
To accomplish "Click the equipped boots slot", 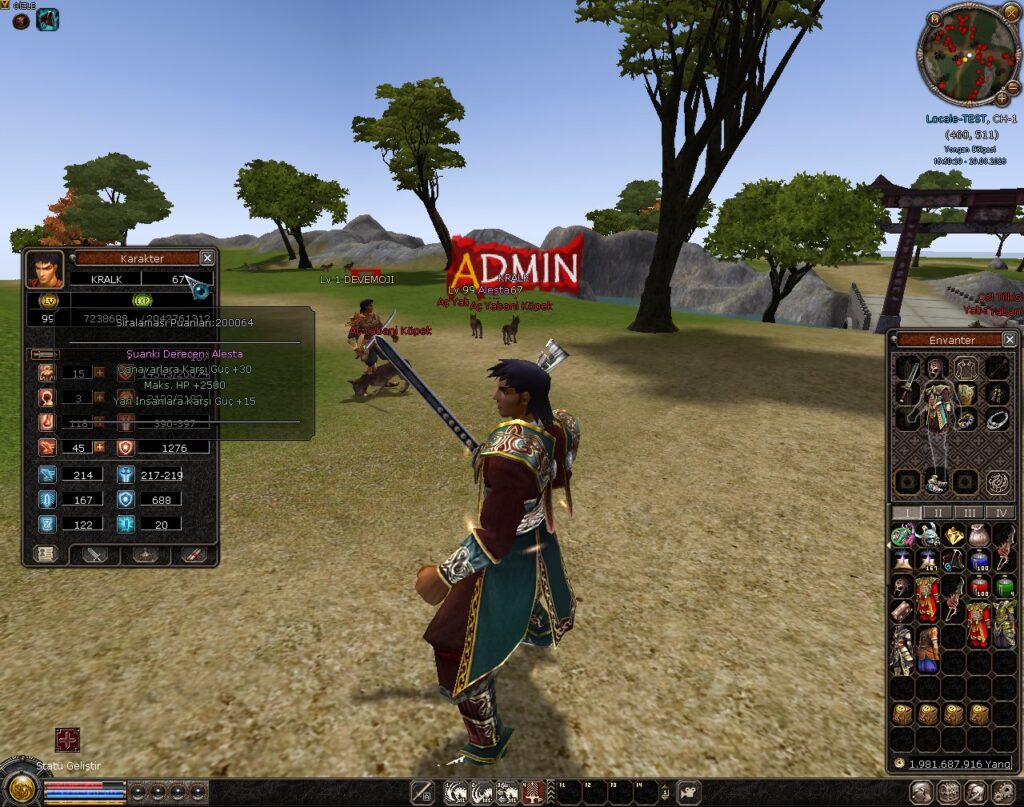I will (x=936, y=482).
